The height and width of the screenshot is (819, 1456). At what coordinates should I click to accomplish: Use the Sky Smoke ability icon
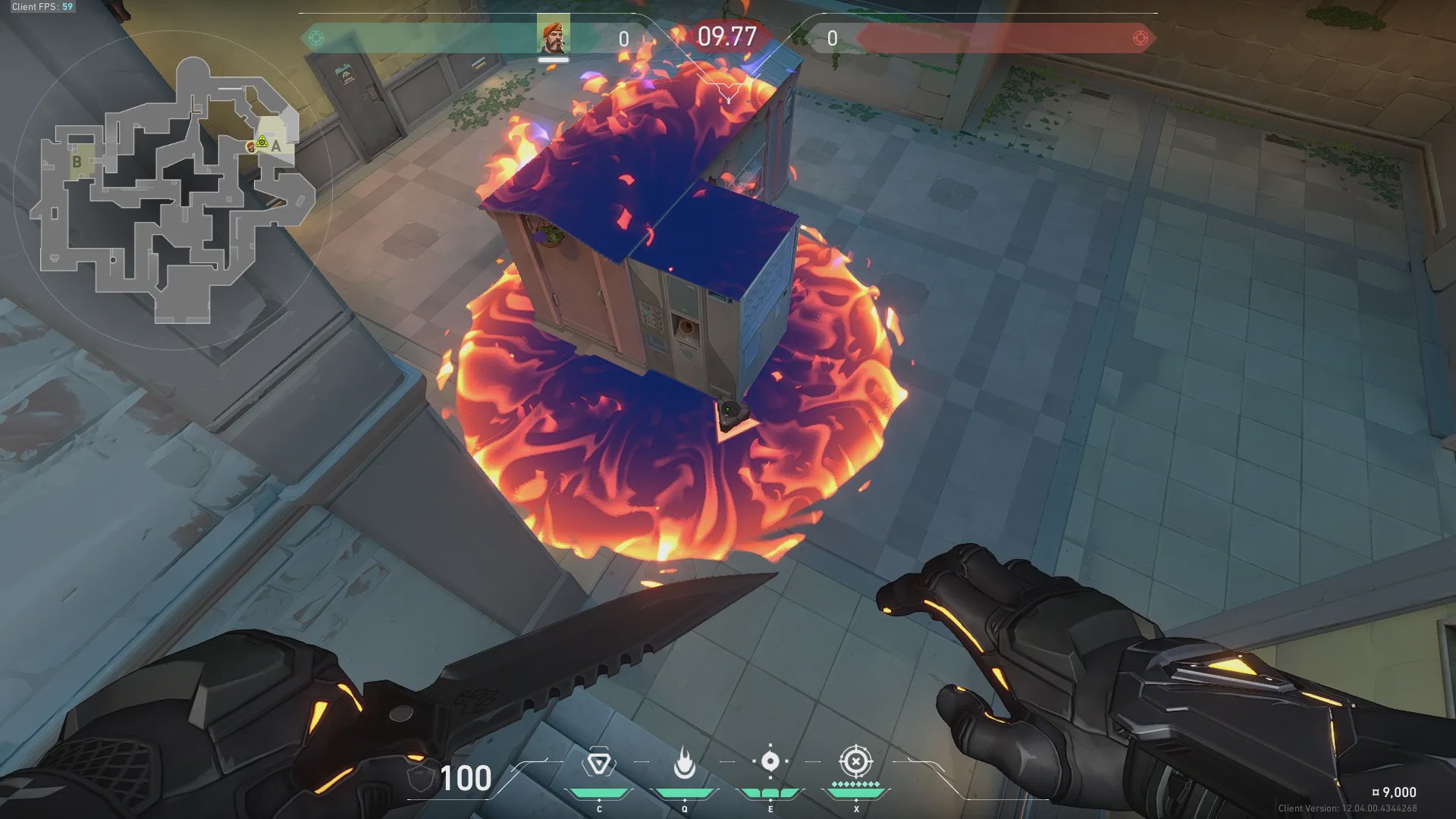coord(770,761)
